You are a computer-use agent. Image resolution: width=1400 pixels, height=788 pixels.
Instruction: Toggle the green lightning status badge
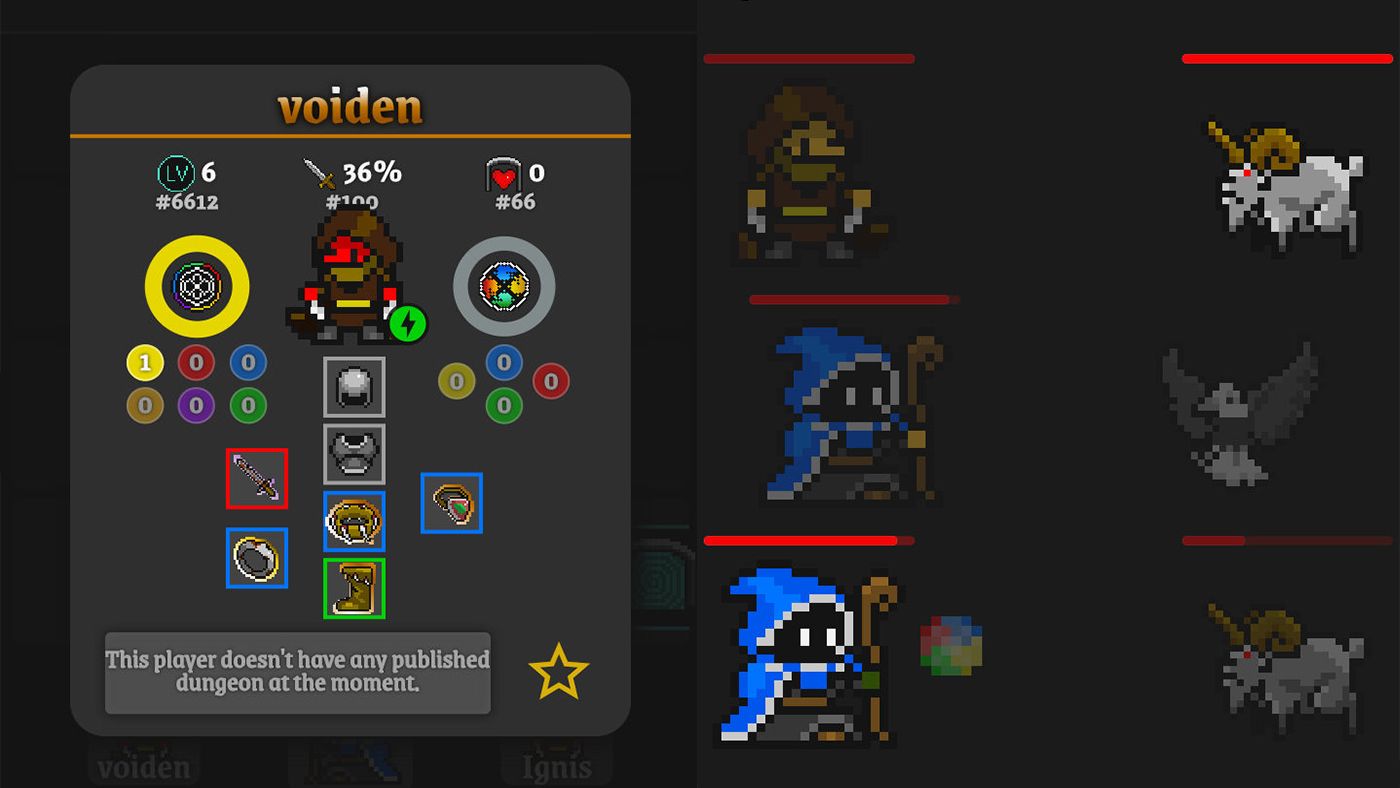click(x=408, y=322)
